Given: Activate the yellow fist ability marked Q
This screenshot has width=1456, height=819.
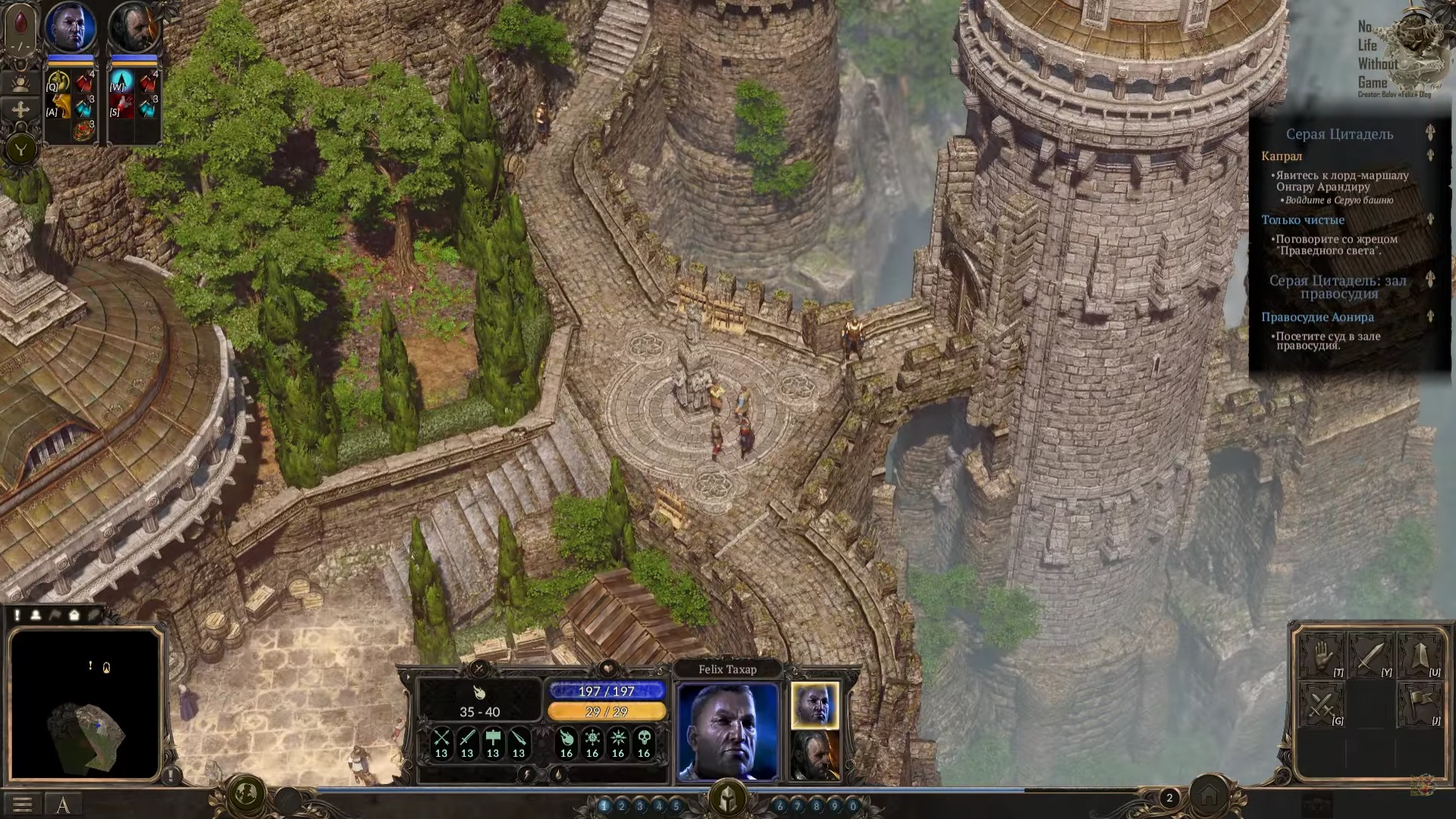Looking at the screenshot, I should point(58,81).
